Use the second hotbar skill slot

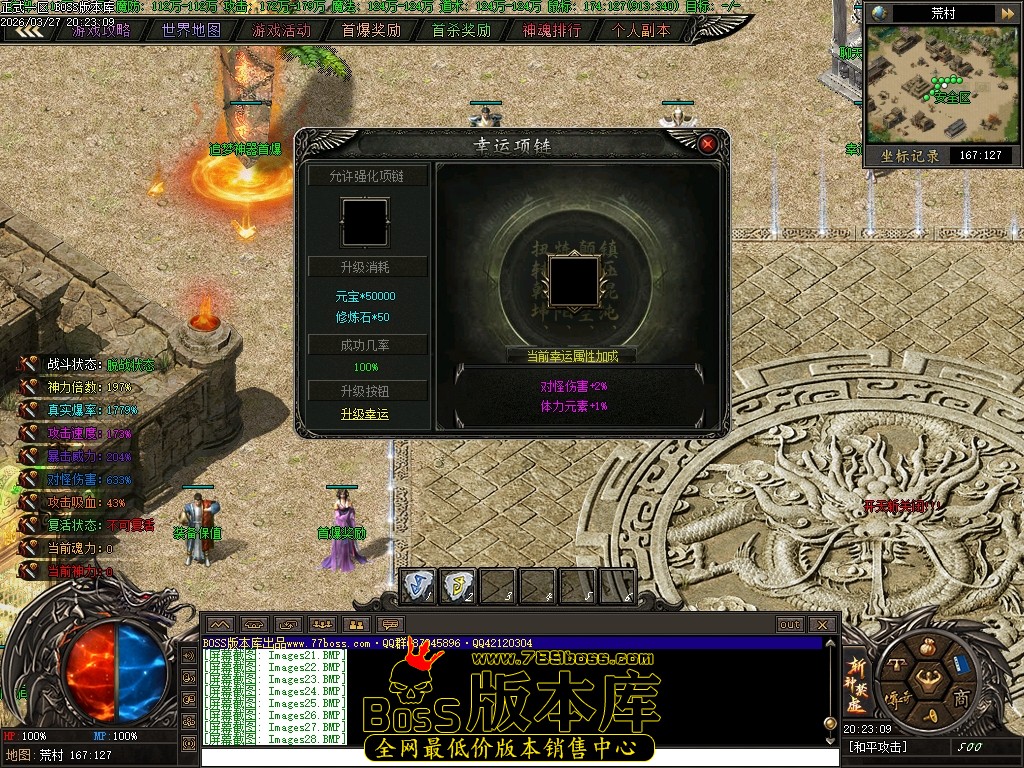coord(458,586)
